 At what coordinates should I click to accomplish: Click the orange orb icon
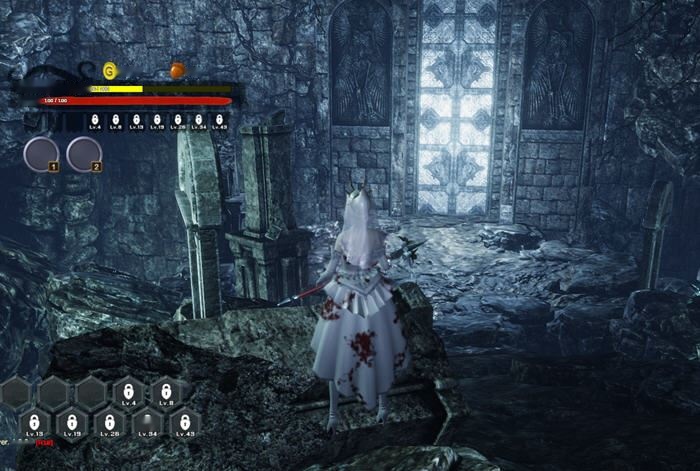coord(177,70)
